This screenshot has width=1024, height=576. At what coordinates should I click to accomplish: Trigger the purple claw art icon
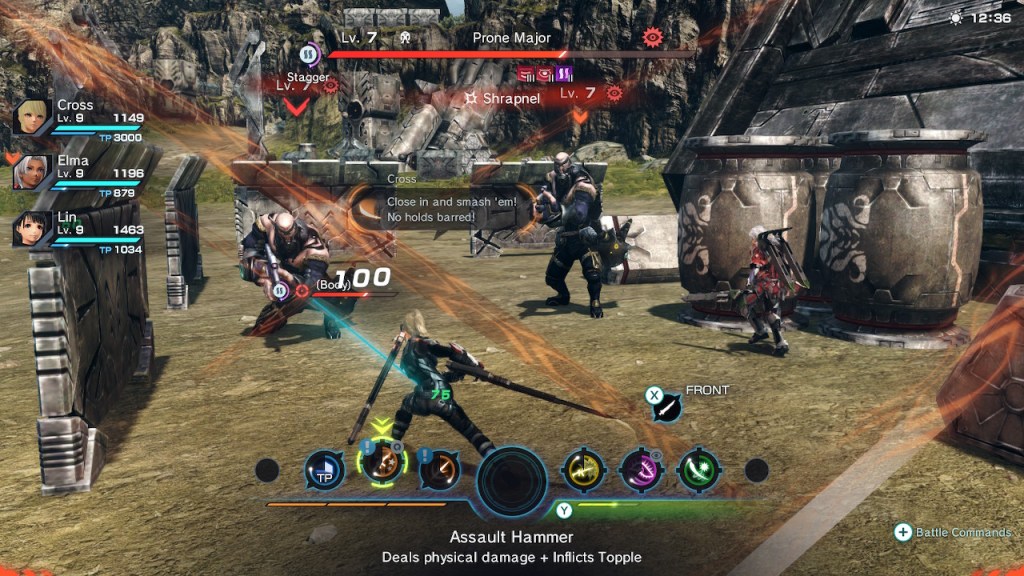[640, 469]
